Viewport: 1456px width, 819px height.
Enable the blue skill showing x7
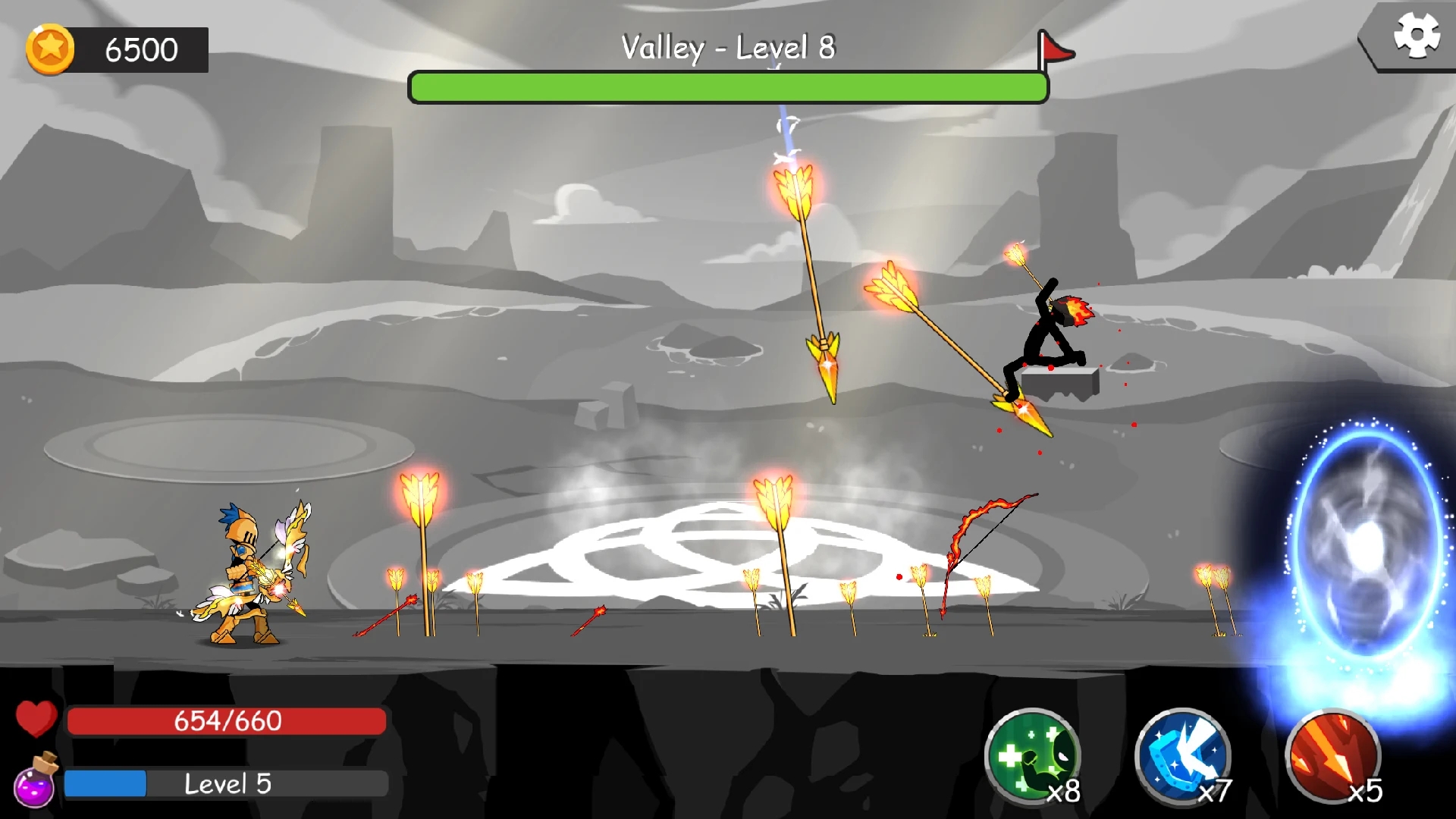pyautogui.click(x=1181, y=758)
